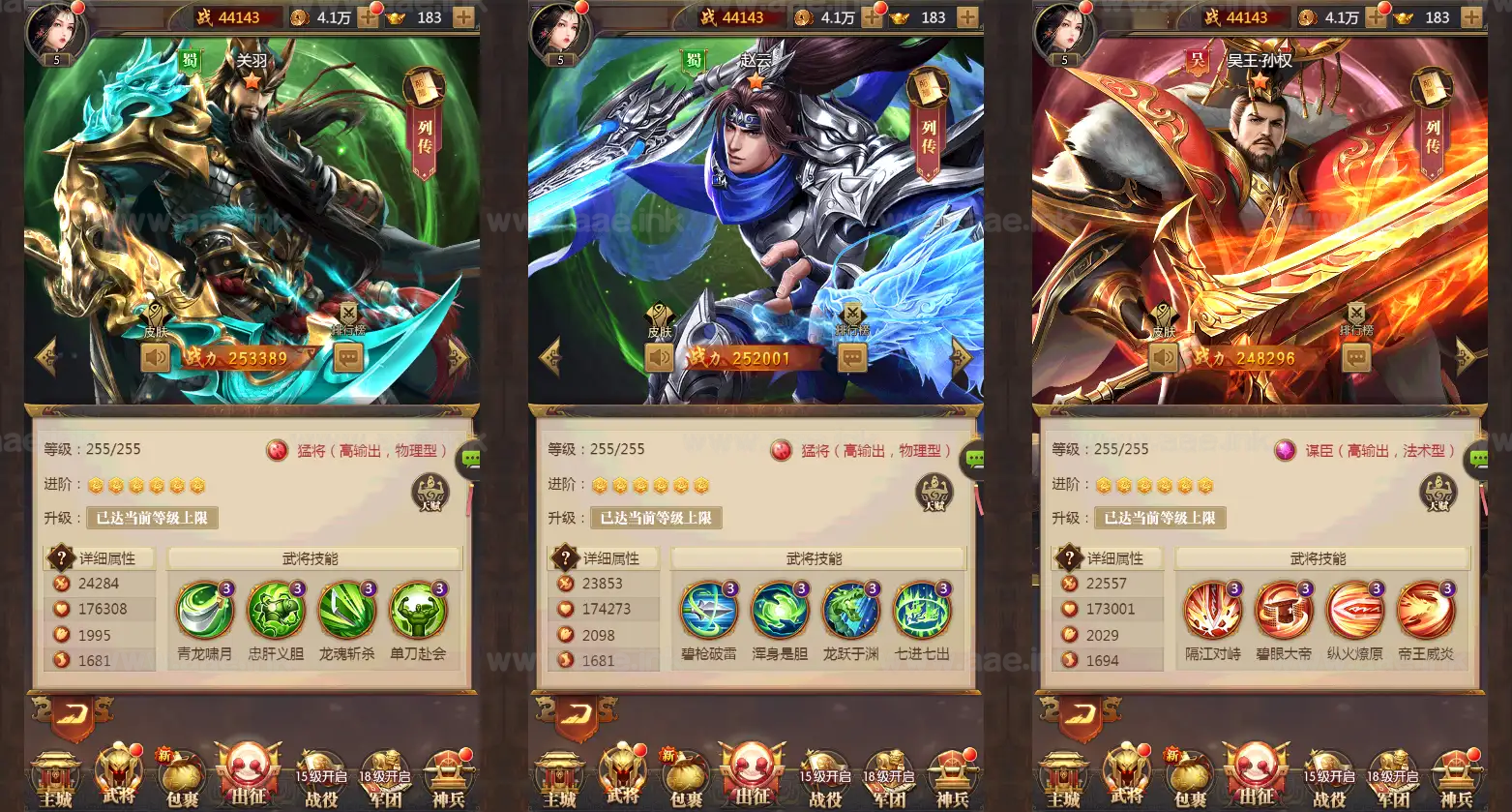Viewport: 1512px width, 812px height.
Task: Select the 青龙啸月 skill icon
Action: (204, 612)
